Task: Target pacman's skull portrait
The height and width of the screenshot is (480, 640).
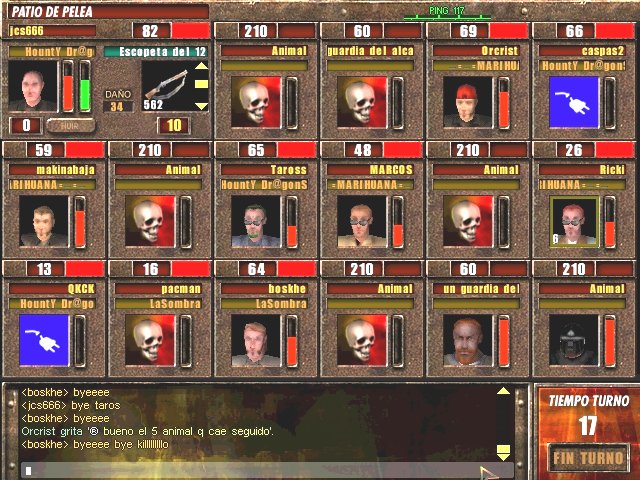Action: (x=149, y=339)
